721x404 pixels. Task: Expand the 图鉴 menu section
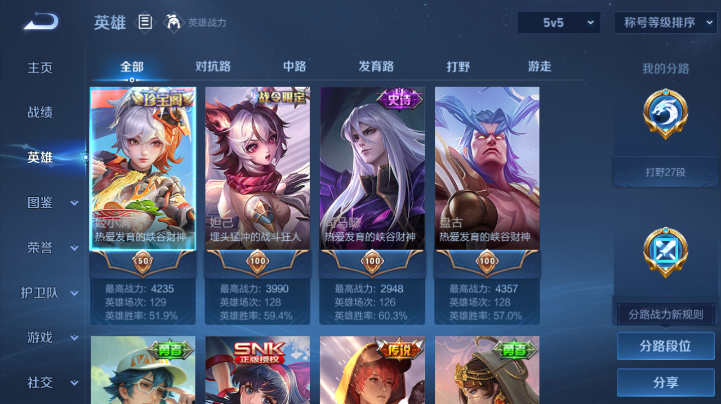(52, 202)
